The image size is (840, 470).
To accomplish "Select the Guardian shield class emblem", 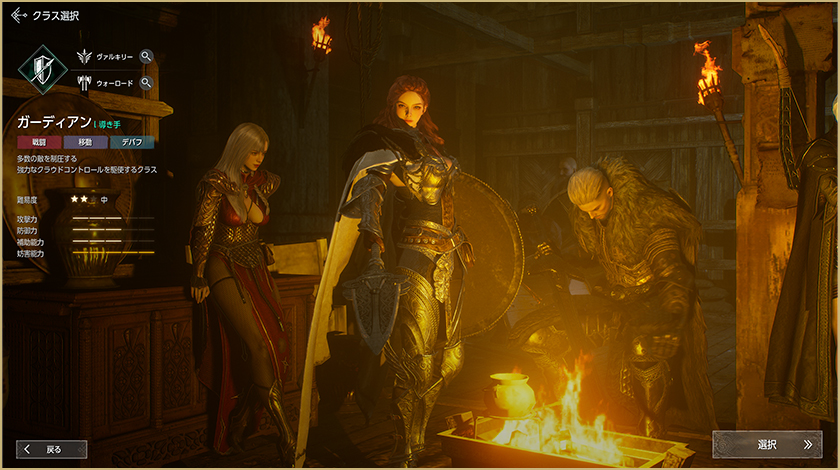I will pos(43,70).
